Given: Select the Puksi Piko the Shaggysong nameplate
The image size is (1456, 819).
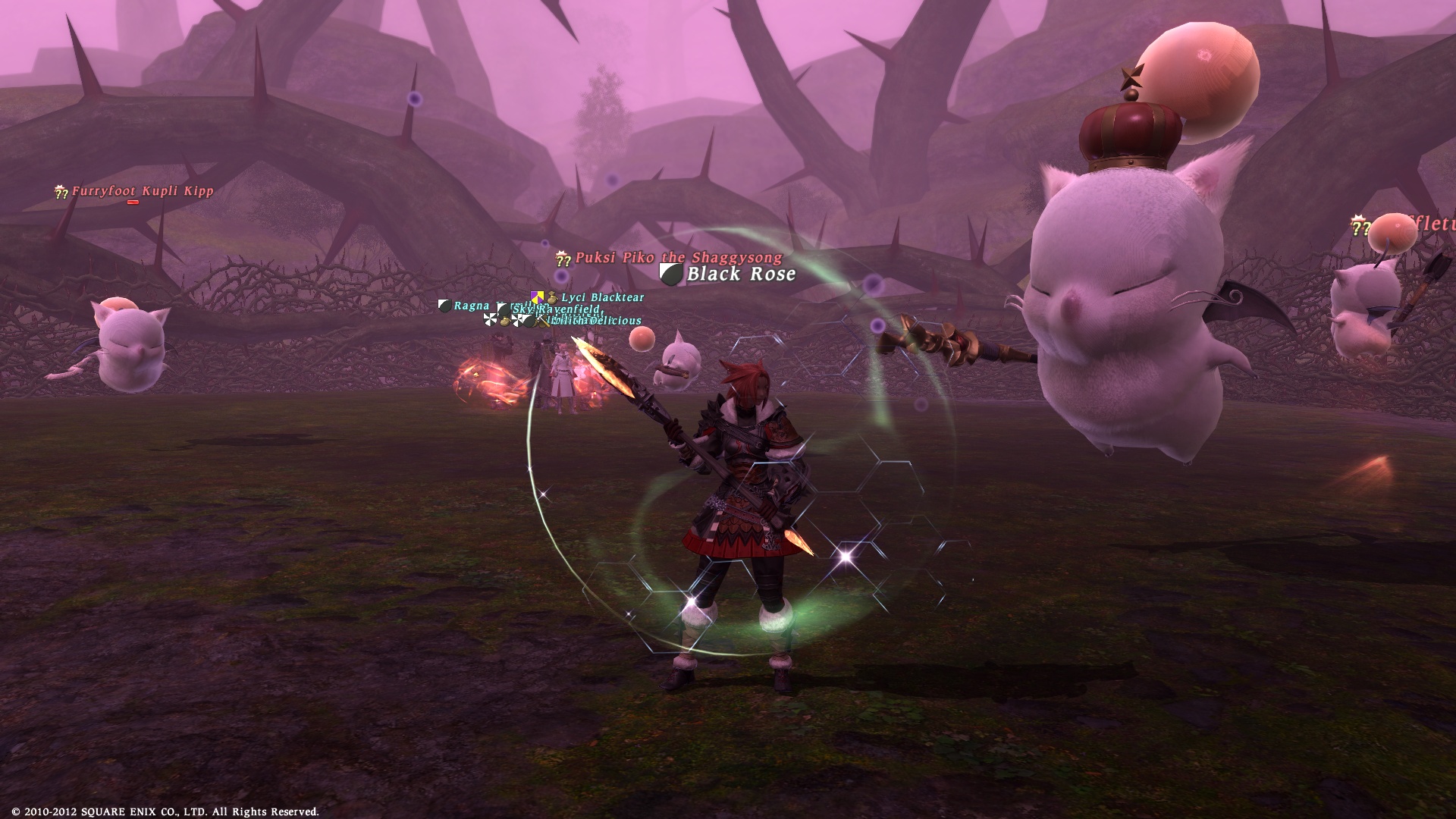Looking at the screenshot, I should coord(678,258).
